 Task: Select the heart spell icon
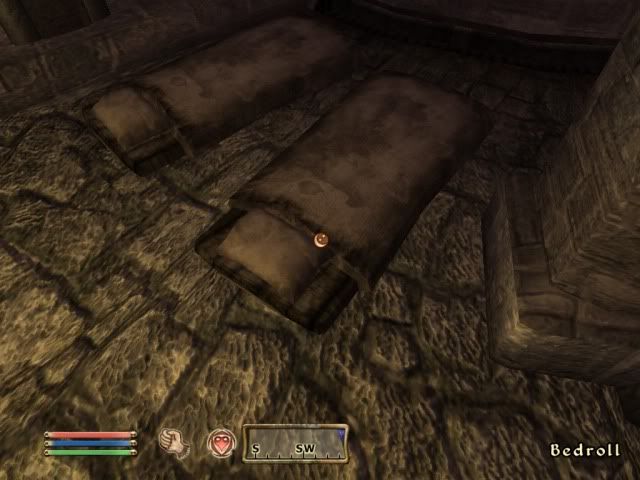[x=220, y=442]
